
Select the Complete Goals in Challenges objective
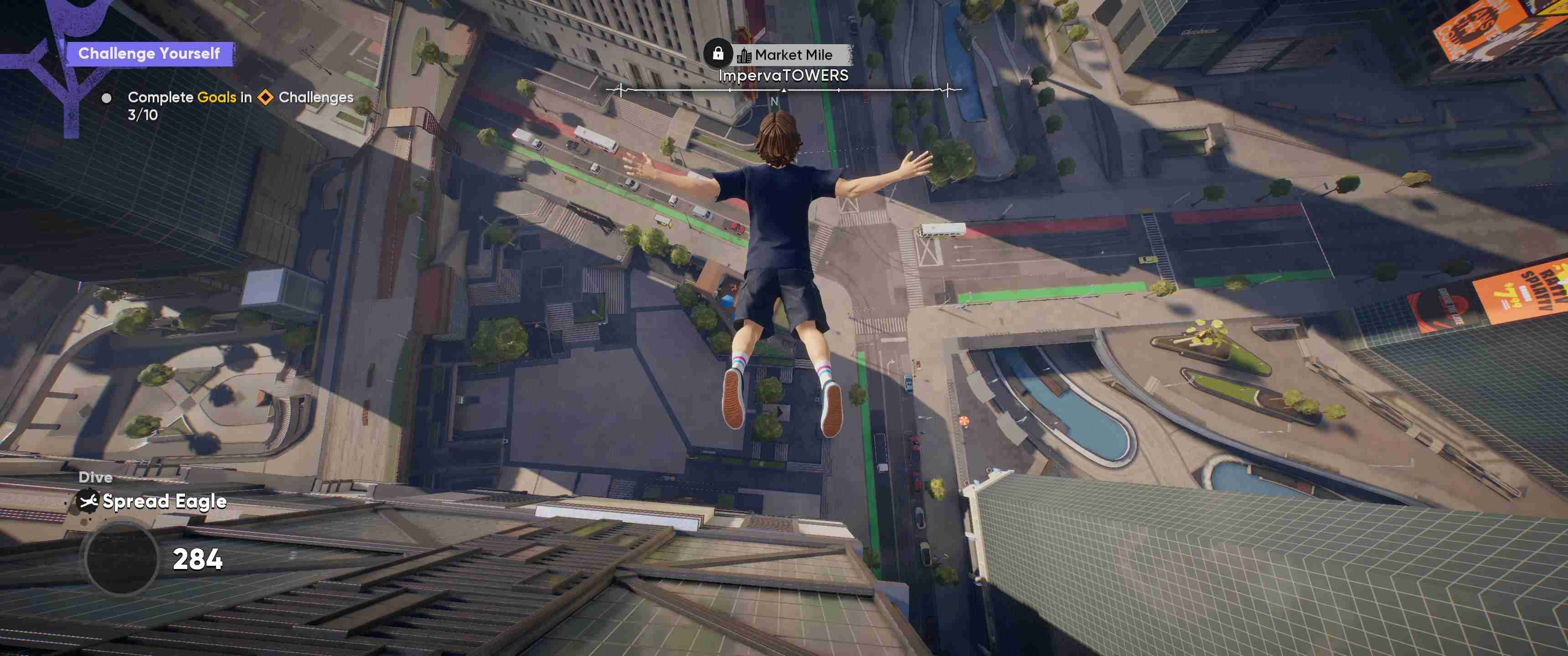pos(240,98)
